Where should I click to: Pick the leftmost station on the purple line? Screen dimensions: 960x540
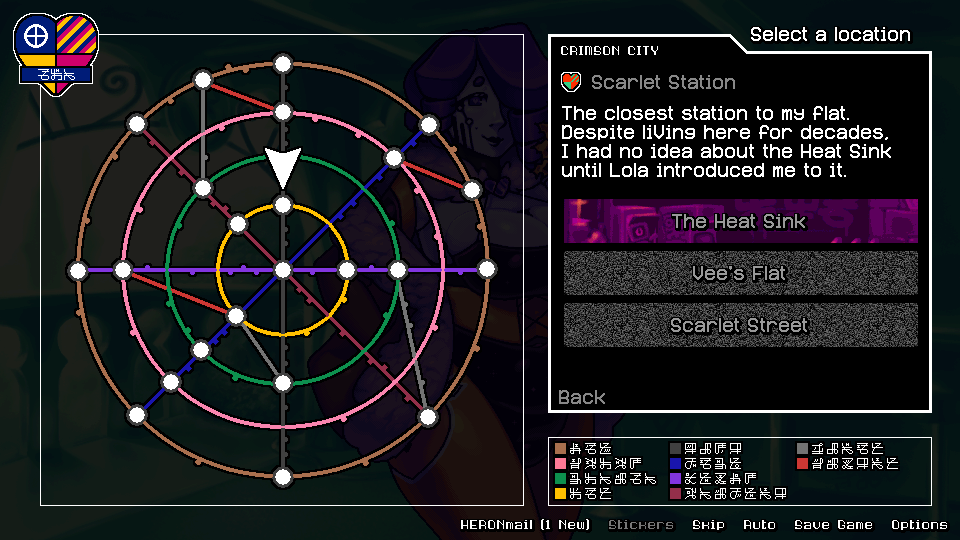pos(78,270)
